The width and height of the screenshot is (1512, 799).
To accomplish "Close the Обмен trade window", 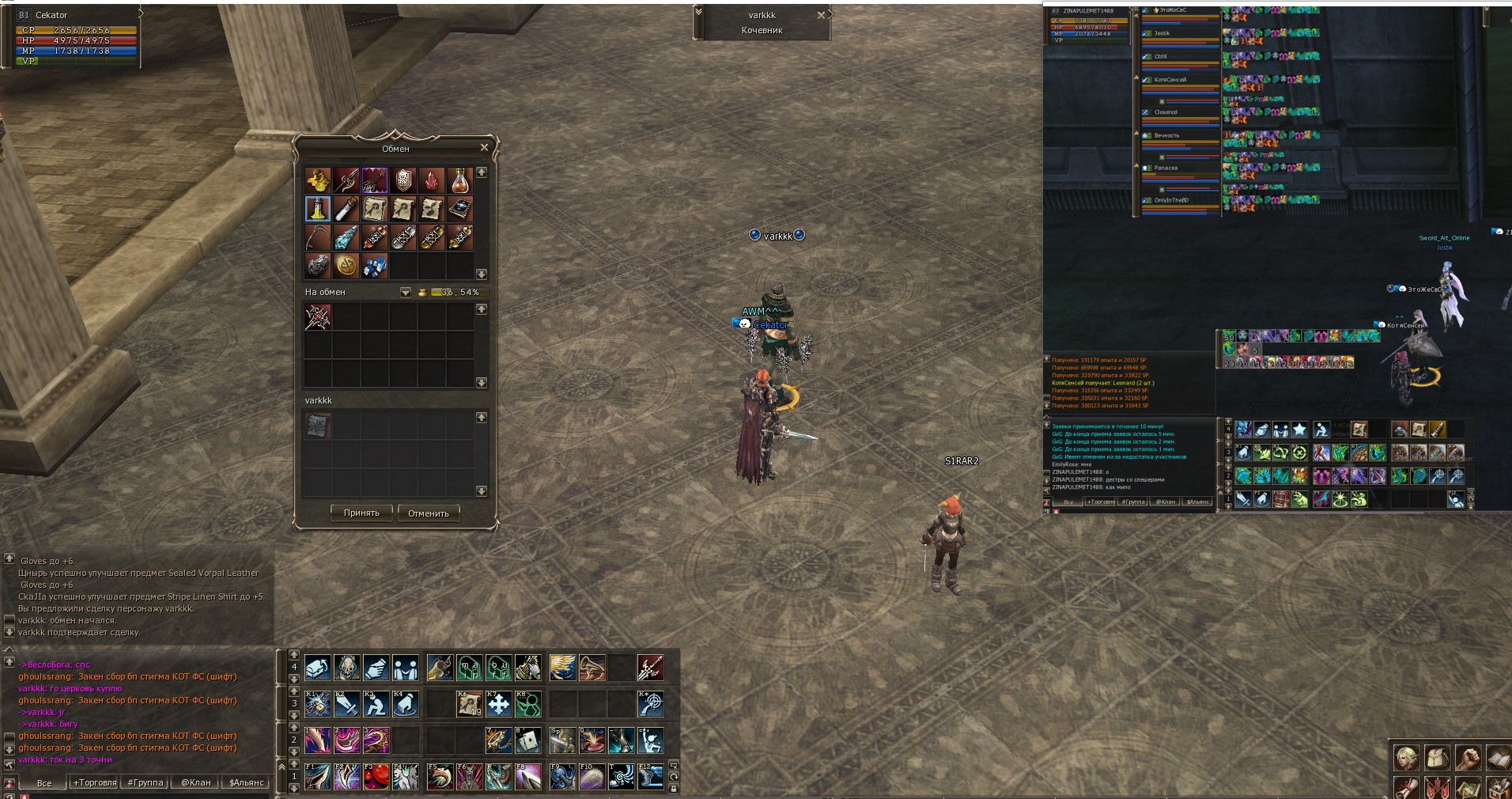I will 484,148.
